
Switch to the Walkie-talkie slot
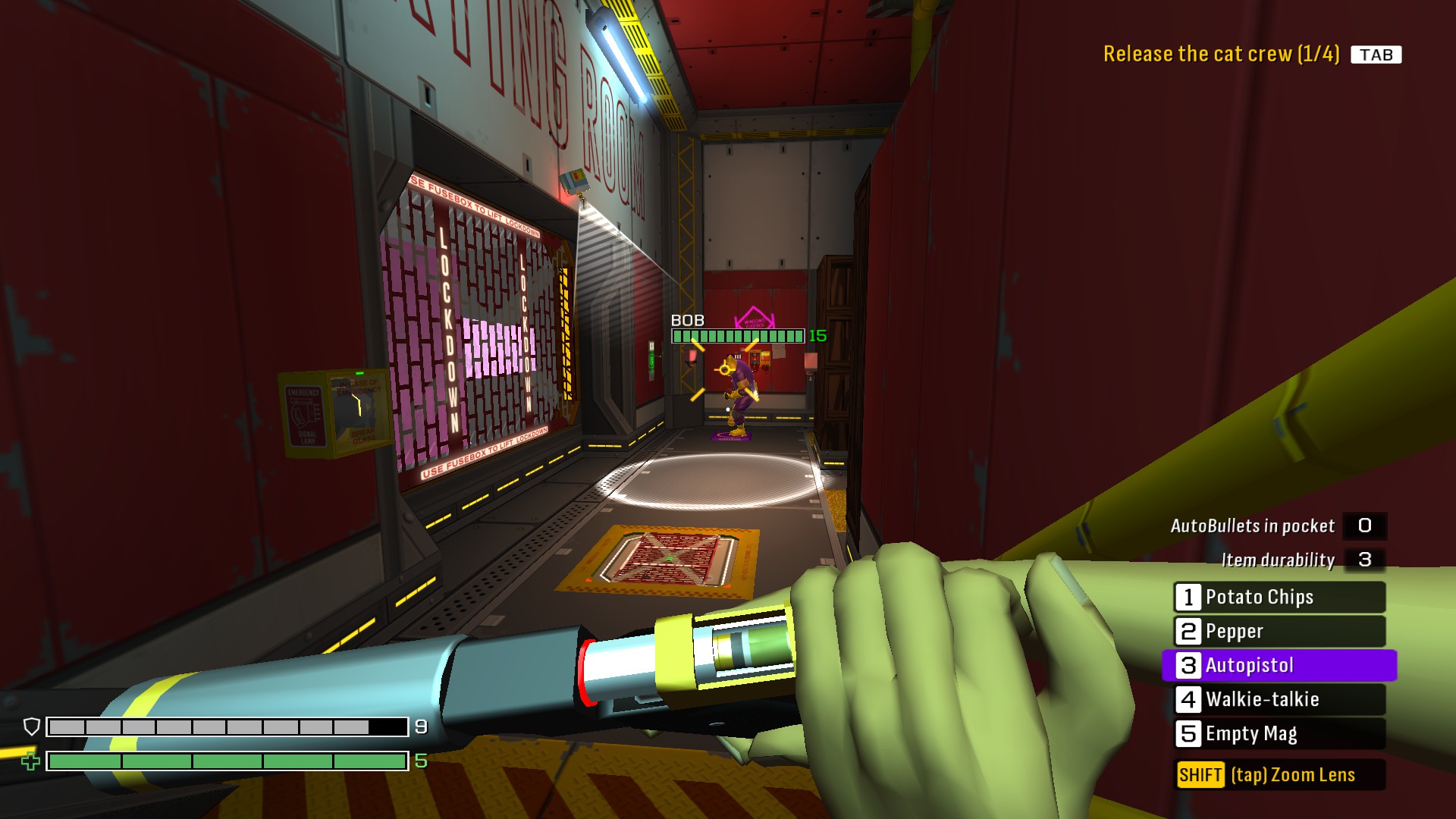pyautogui.click(x=1279, y=699)
